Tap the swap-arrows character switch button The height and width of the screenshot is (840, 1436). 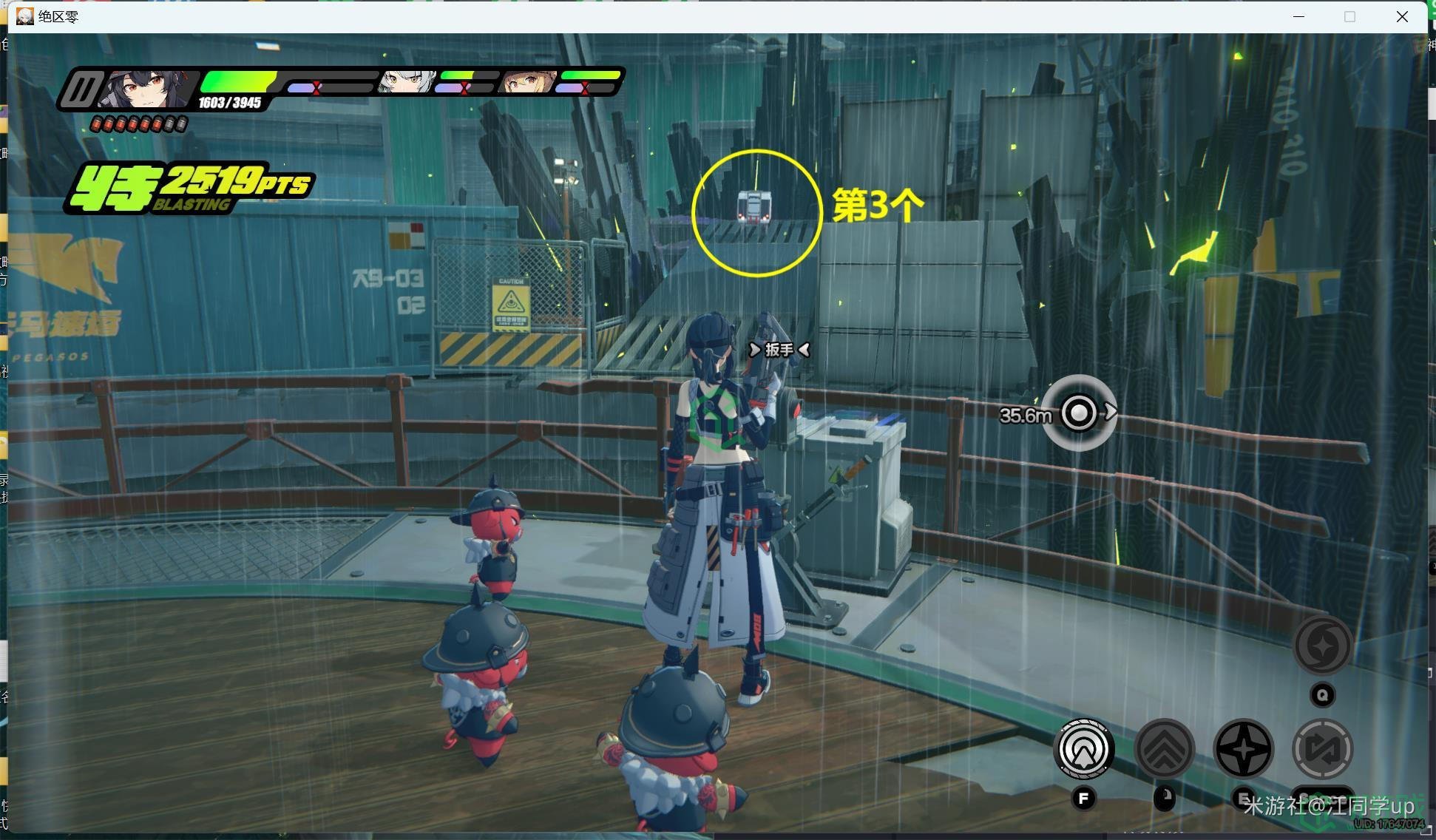tap(1322, 749)
